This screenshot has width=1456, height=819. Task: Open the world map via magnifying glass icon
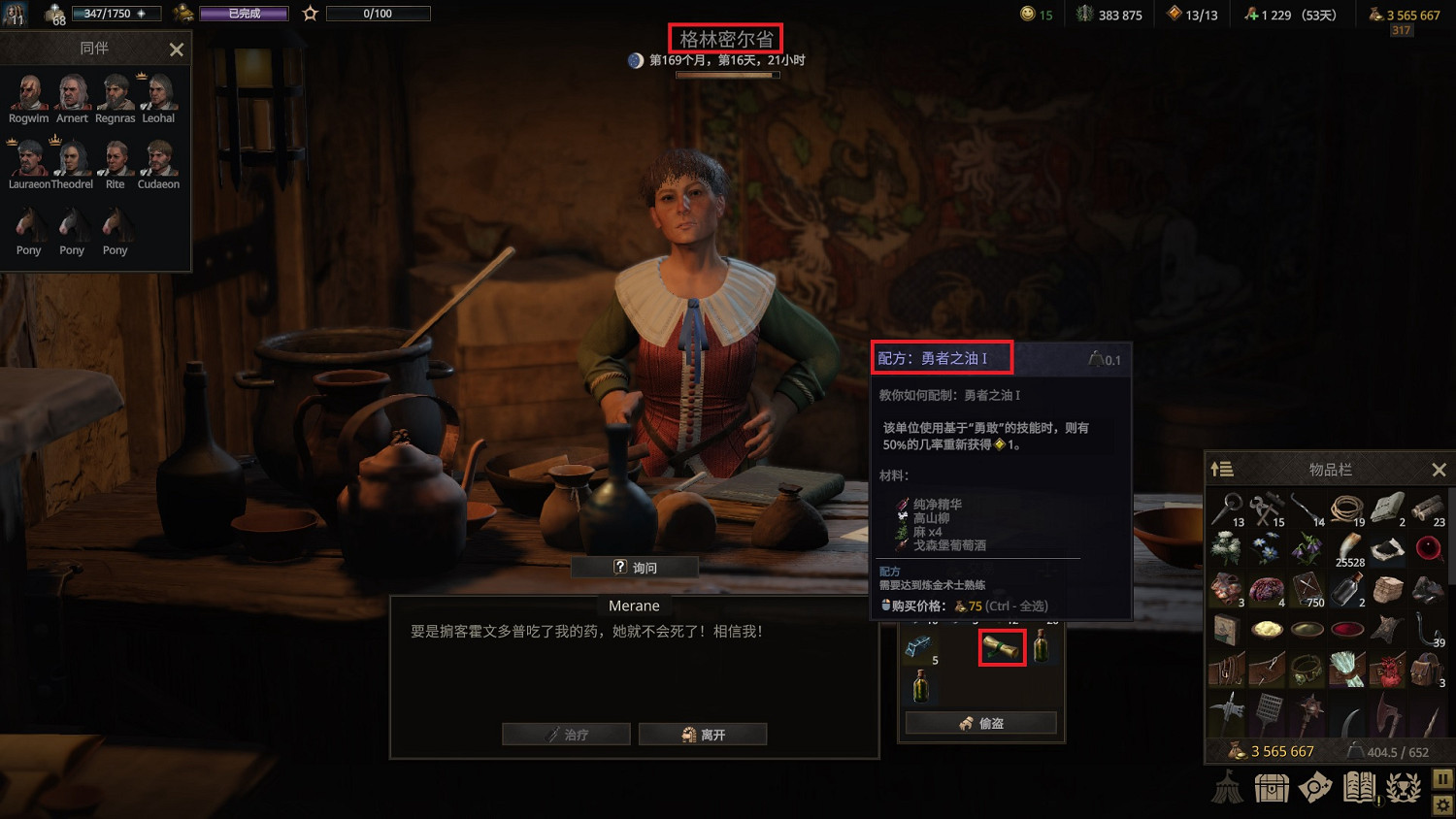[x=1316, y=788]
